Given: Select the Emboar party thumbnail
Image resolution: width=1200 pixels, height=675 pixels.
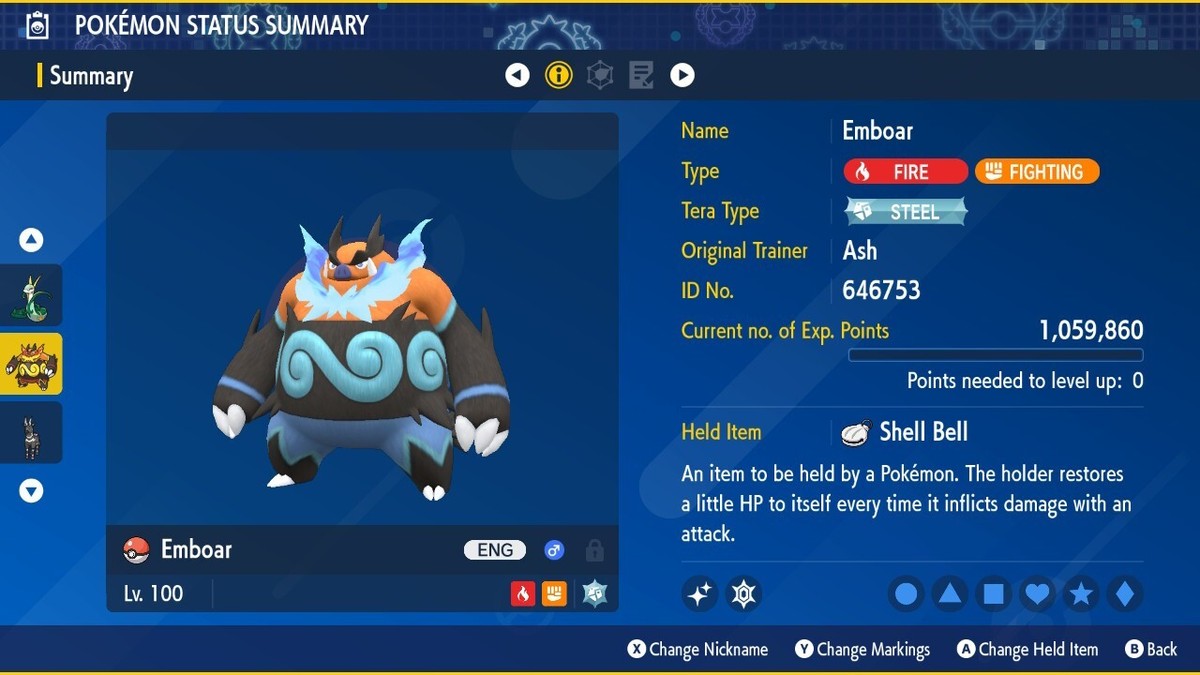Looking at the screenshot, I should coord(31,364).
